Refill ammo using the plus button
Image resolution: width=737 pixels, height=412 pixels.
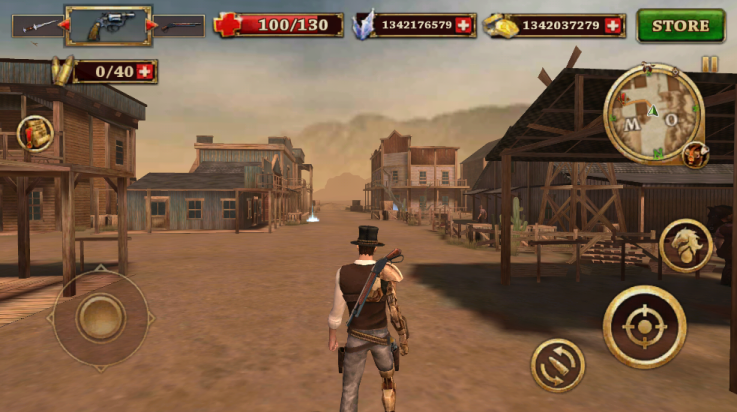146,71
